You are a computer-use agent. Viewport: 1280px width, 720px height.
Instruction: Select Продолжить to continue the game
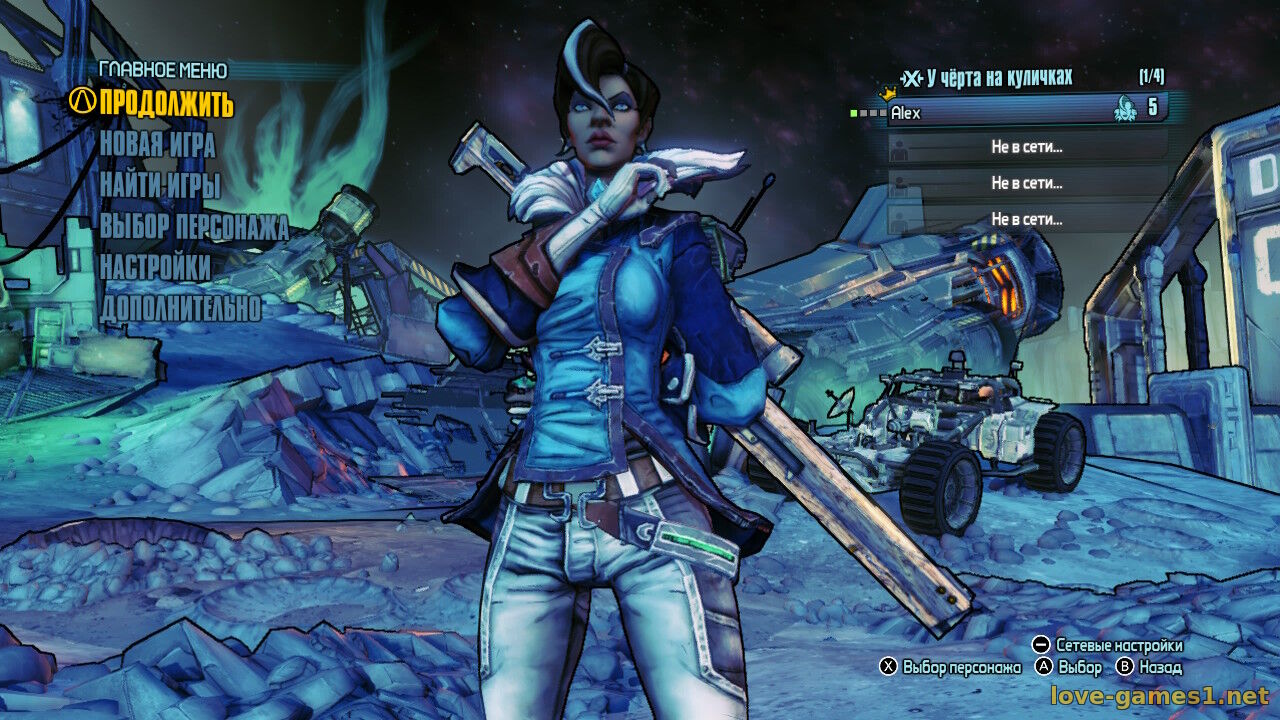[166, 103]
